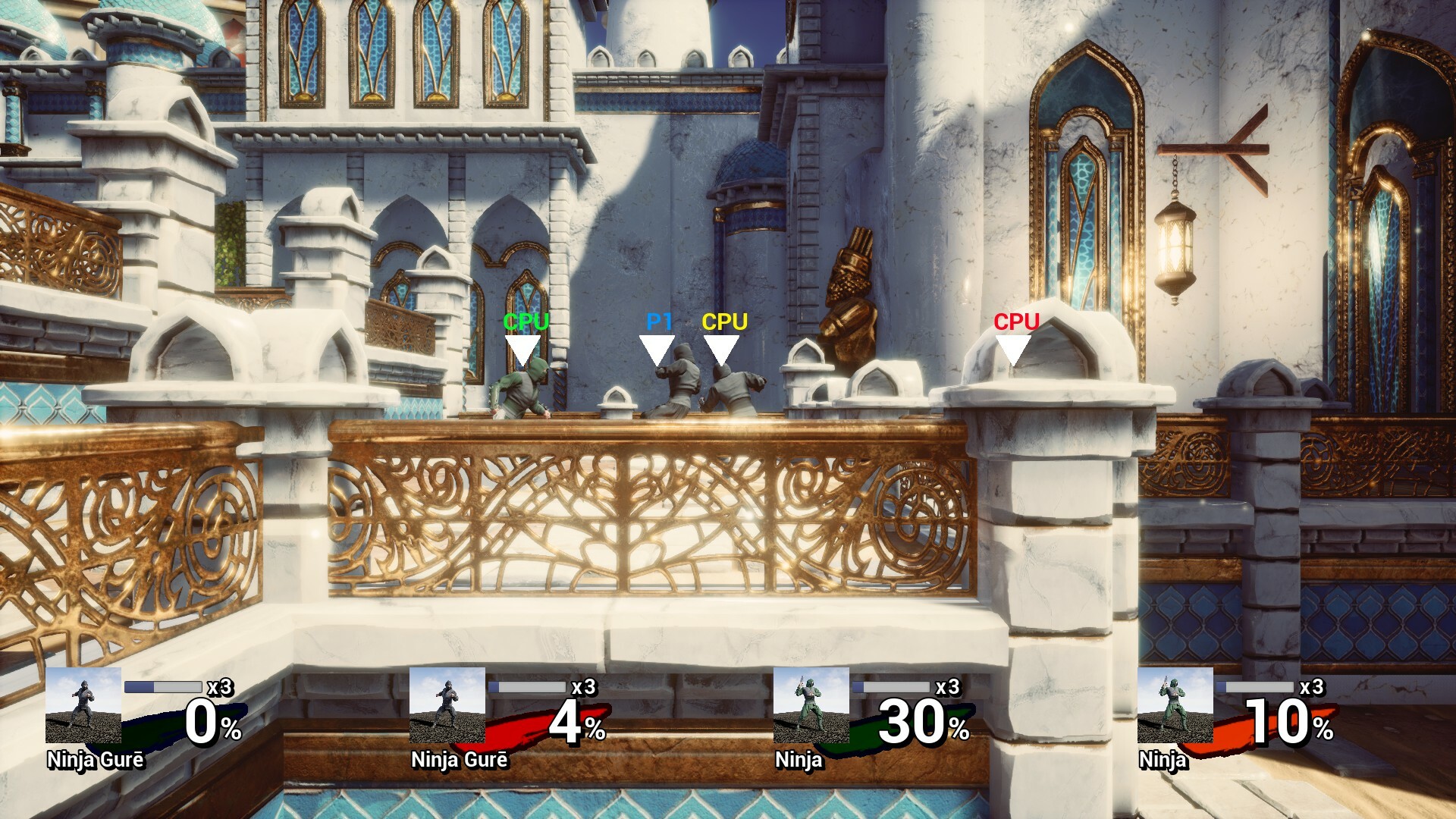The image size is (1456, 819).
Task: Select the Ninja Gurē portrait with 0% damage
Action: (83, 705)
